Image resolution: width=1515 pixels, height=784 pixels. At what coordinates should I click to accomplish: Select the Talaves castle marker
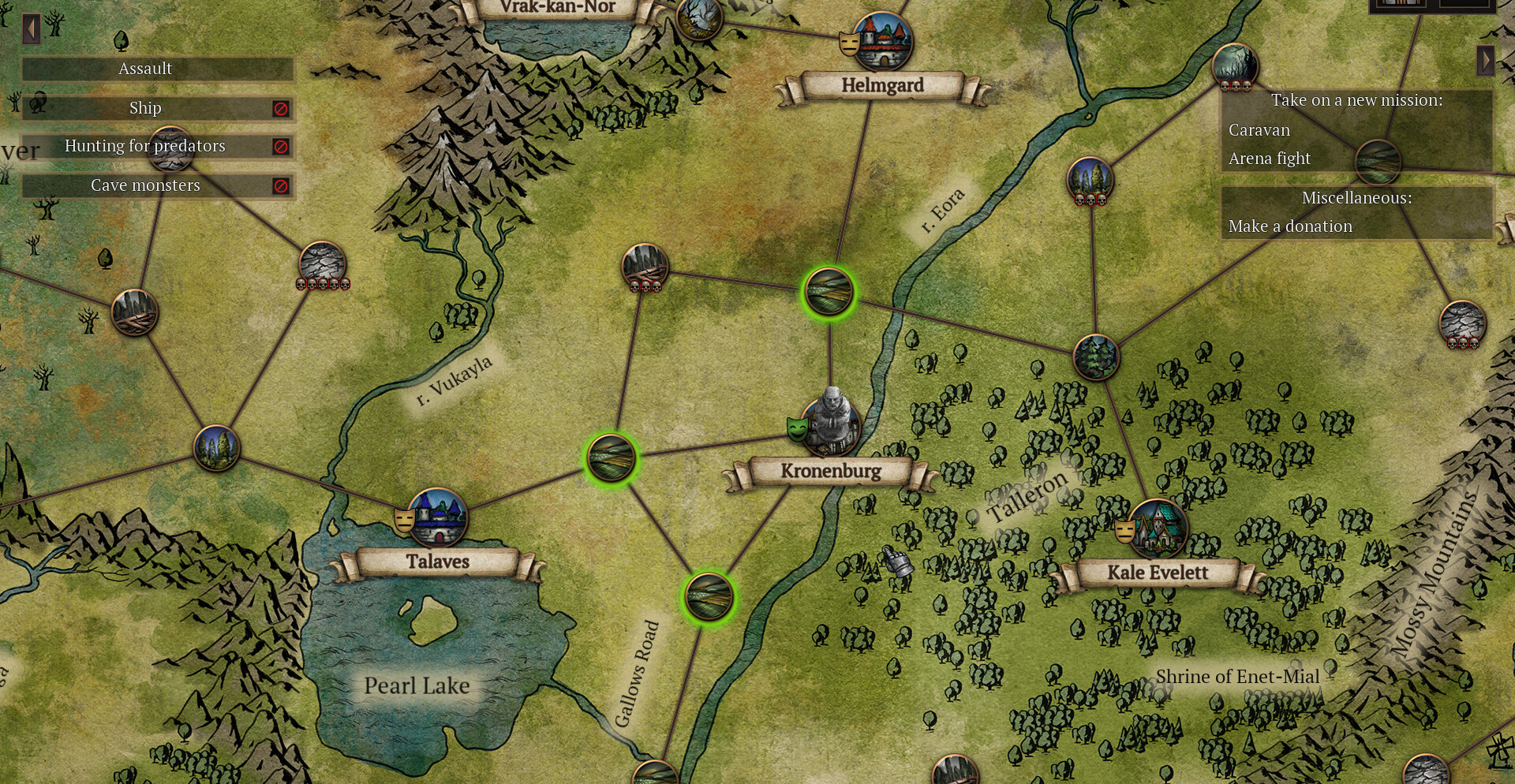(x=438, y=517)
